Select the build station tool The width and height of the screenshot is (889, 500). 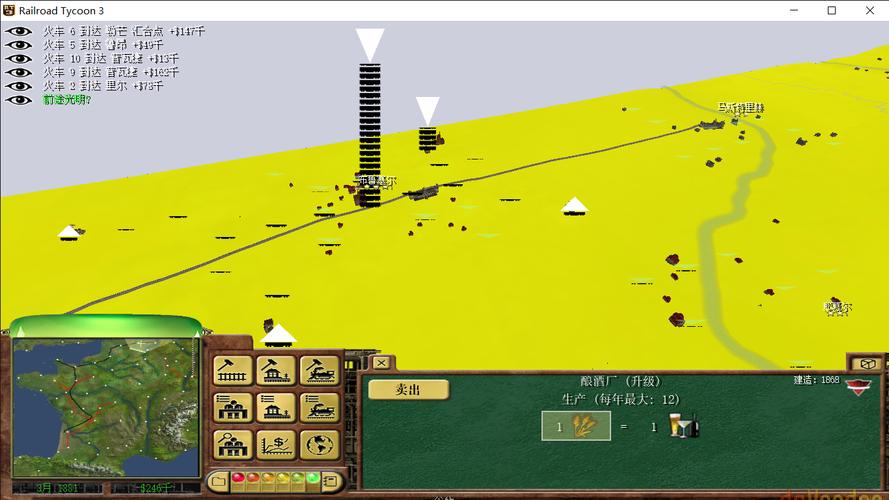point(276,370)
